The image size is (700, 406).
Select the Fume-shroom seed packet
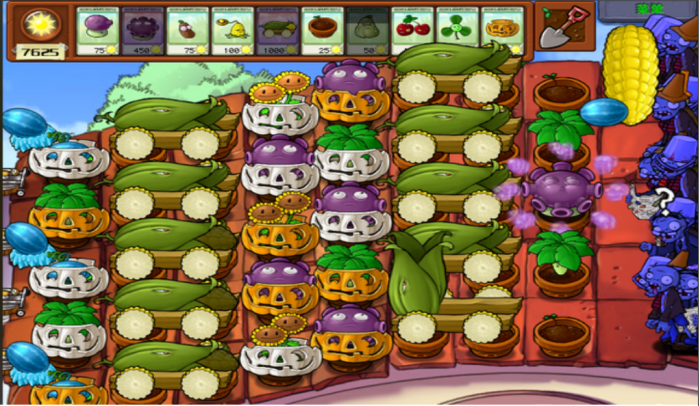[x=98, y=30]
